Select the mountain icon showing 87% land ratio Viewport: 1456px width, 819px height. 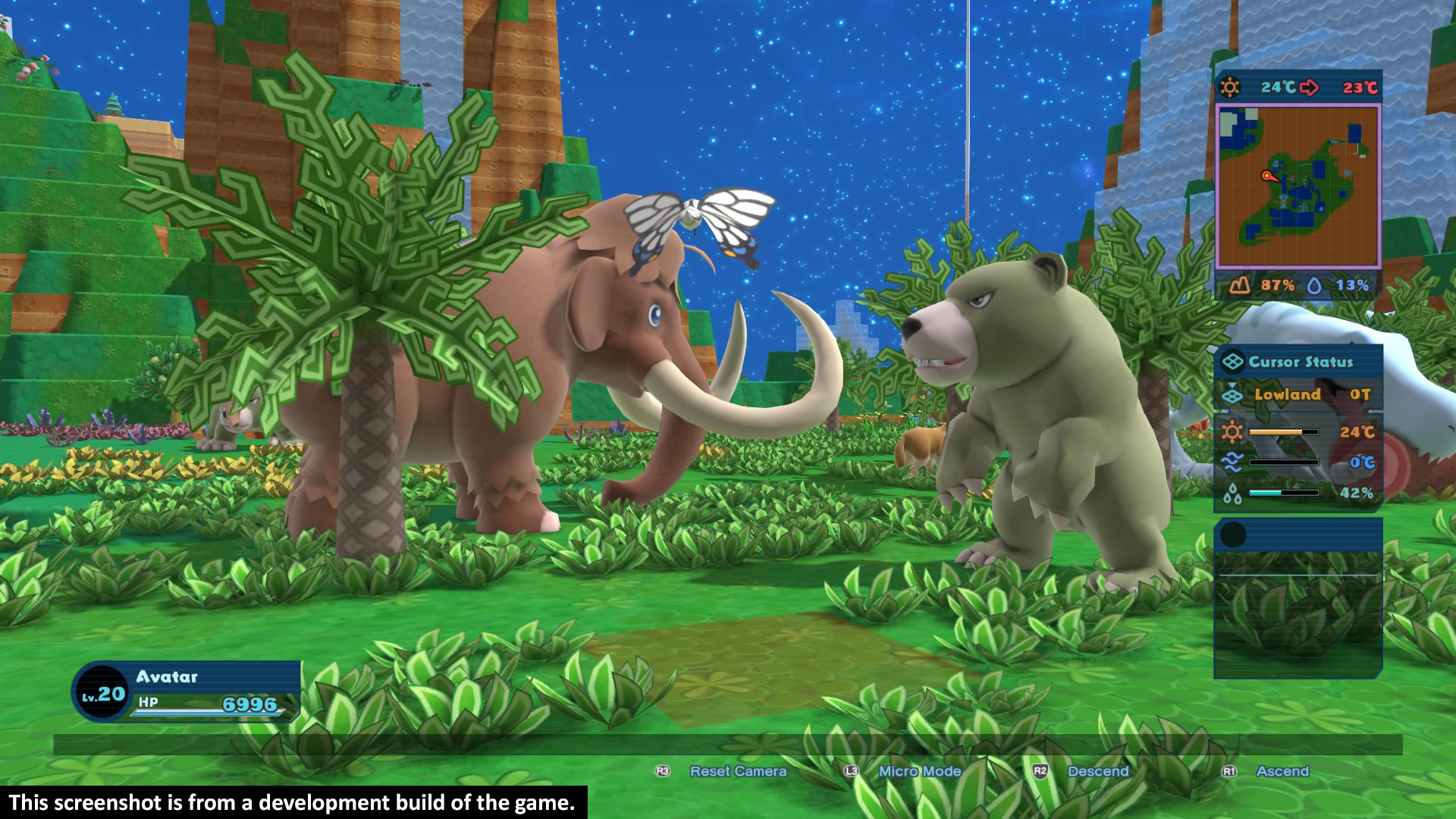[1238, 287]
